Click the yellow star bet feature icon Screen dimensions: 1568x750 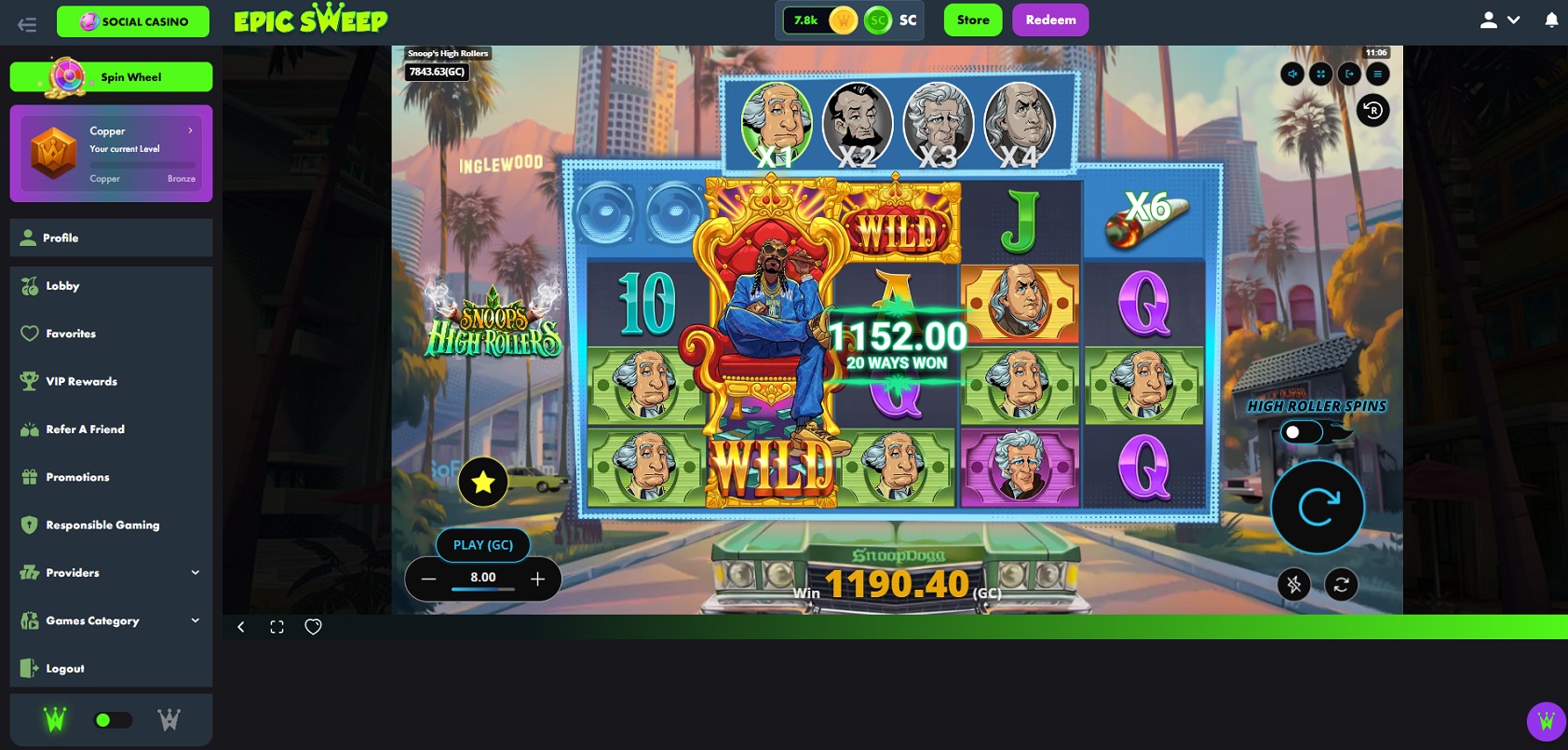(x=482, y=482)
